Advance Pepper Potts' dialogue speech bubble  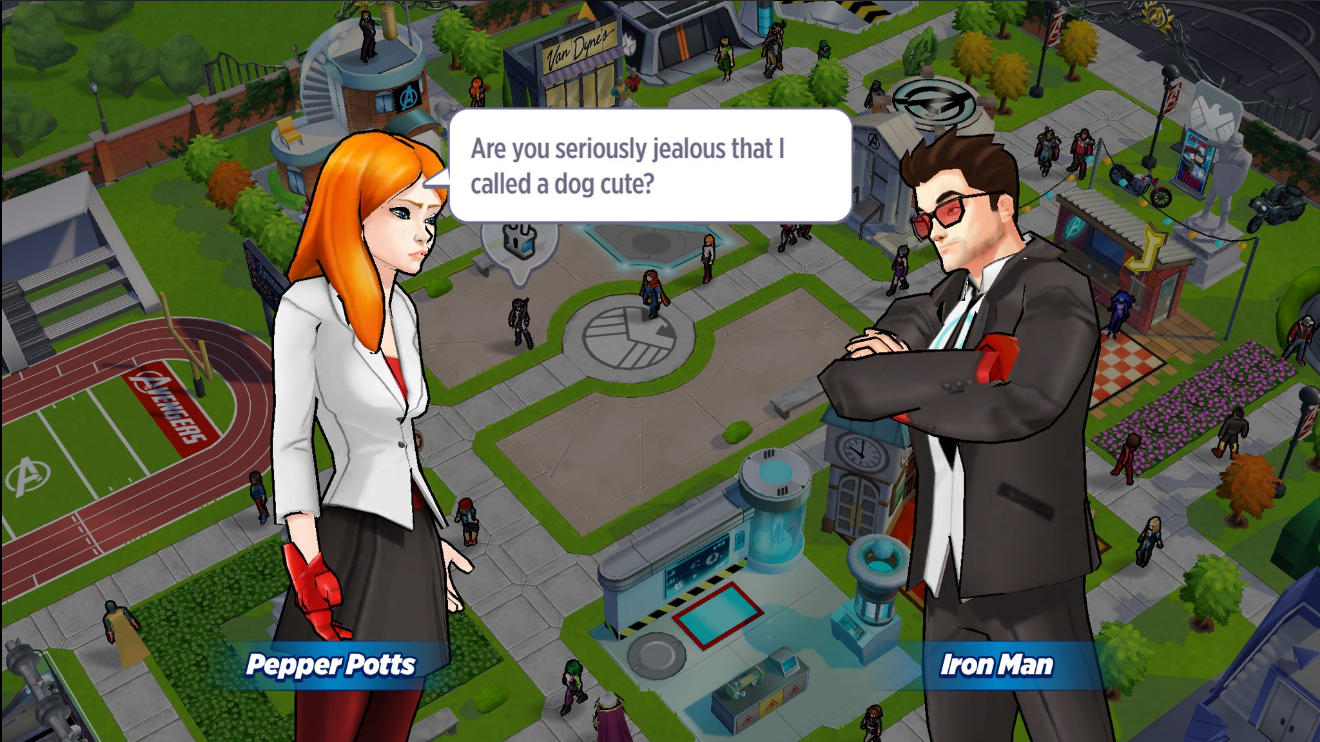[649, 166]
